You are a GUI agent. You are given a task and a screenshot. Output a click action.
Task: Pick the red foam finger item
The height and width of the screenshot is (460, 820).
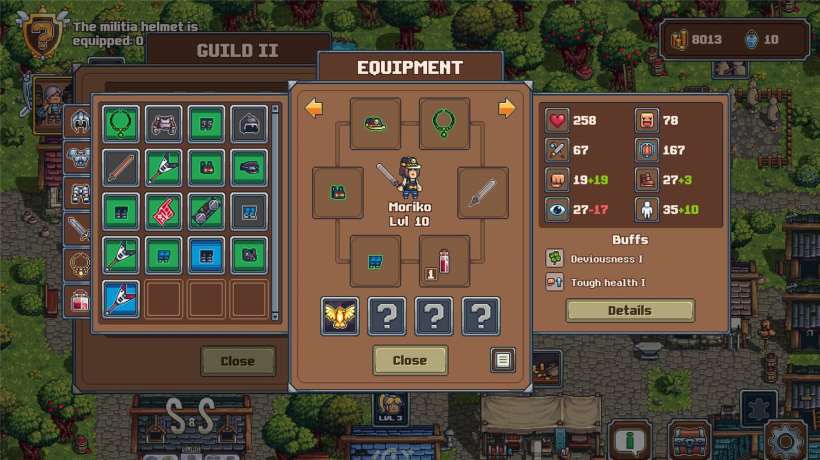tap(163, 212)
